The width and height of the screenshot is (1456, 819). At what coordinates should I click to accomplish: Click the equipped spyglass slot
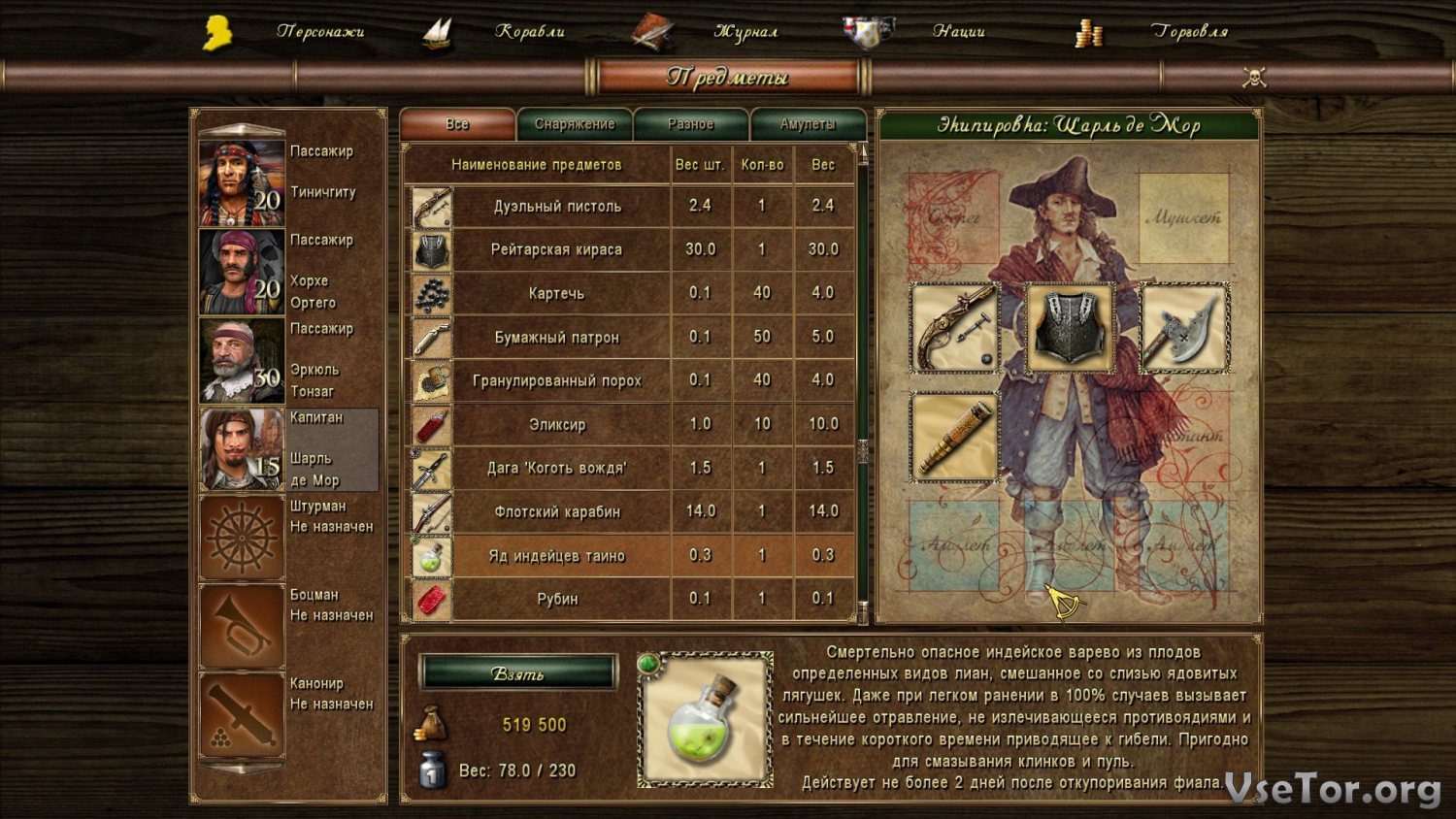pos(955,437)
